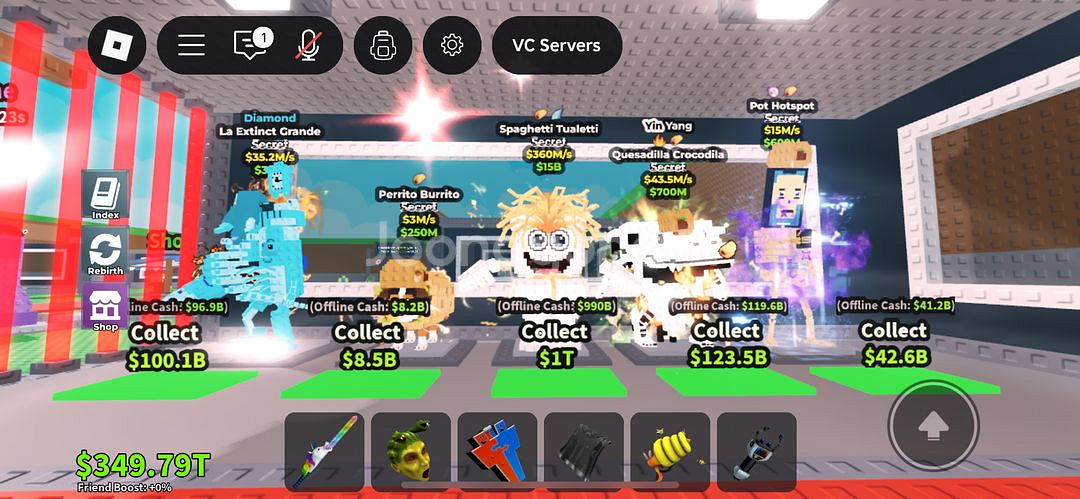The height and width of the screenshot is (499, 1080).
Task: Open VC Servers
Action: click(x=556, y=45)
